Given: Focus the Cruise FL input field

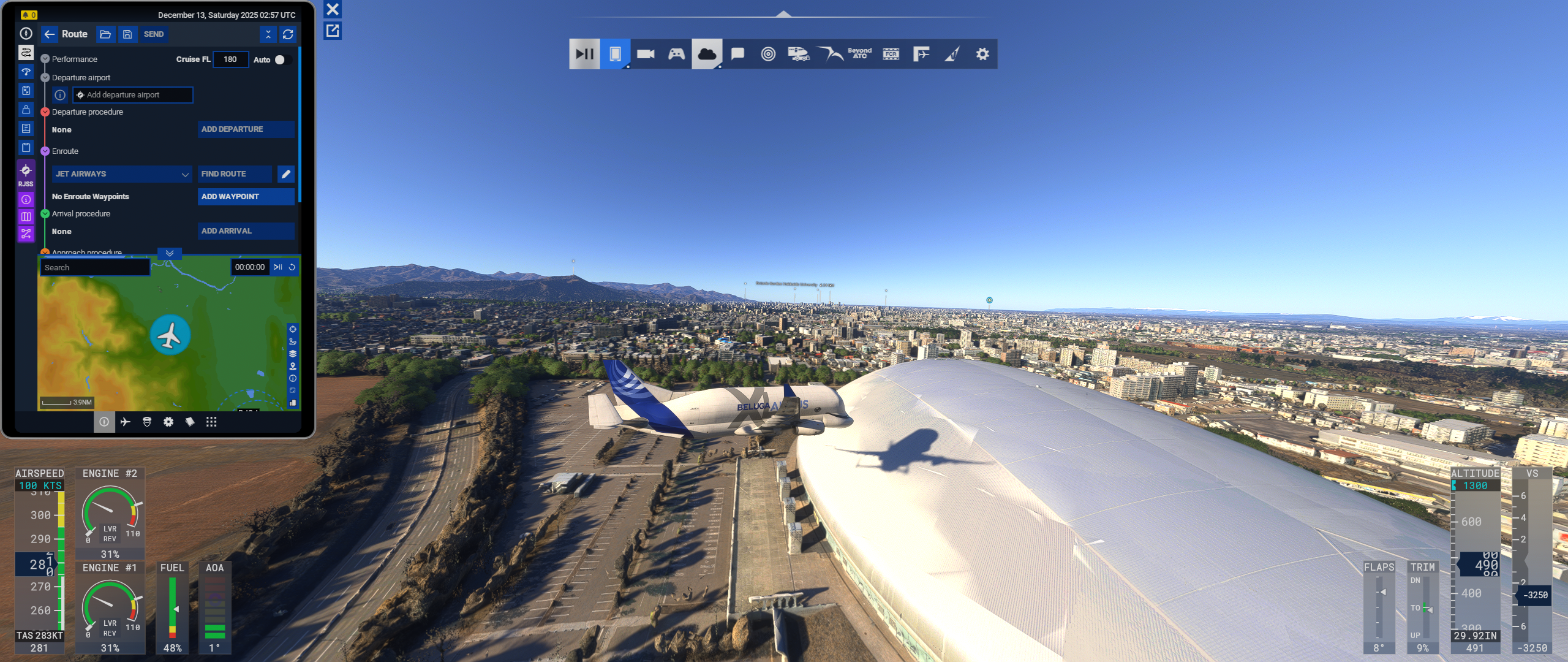Looking at the screenshot, I should 230,59.
